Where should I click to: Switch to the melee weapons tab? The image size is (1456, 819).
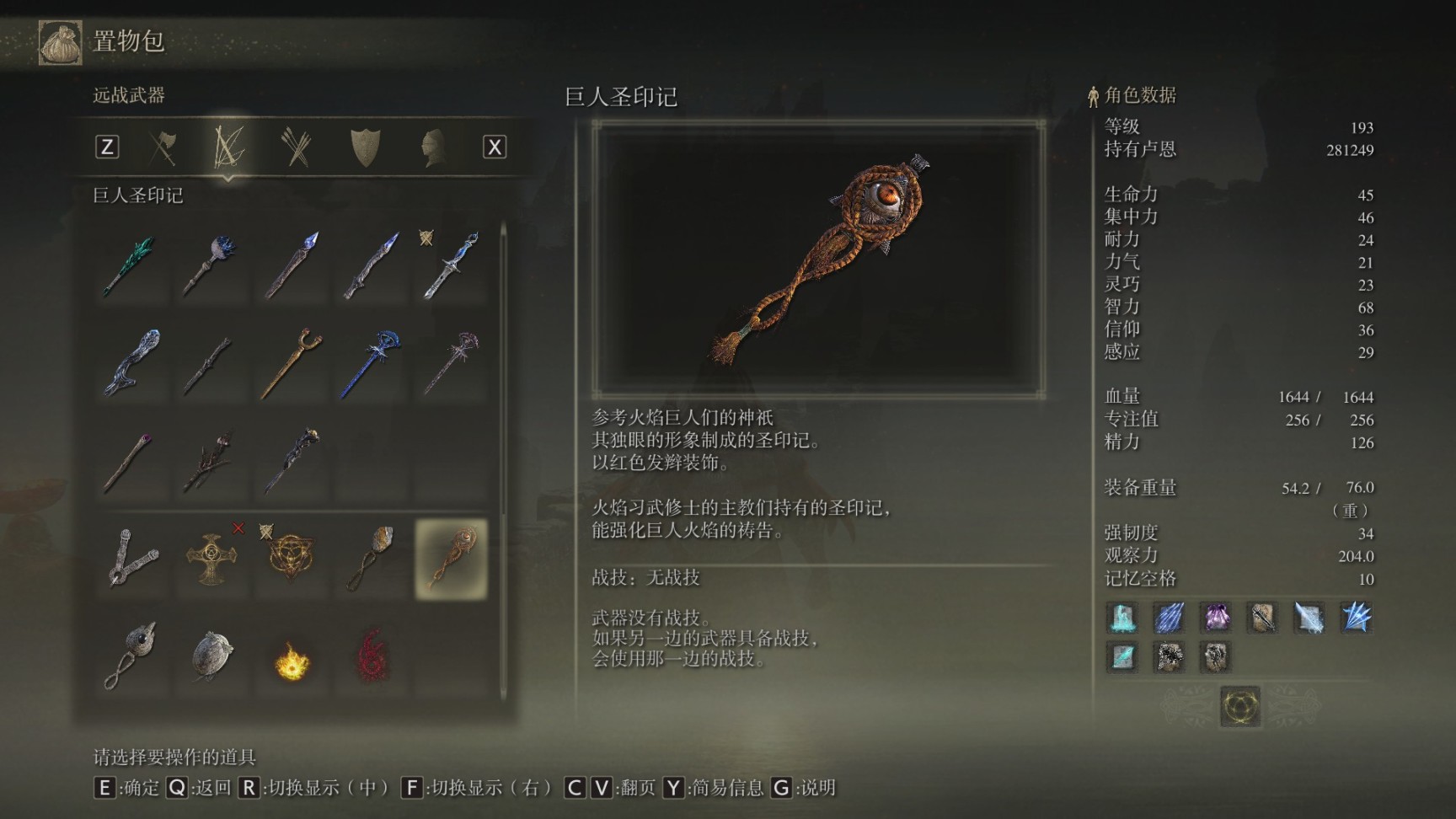point(163,147)
